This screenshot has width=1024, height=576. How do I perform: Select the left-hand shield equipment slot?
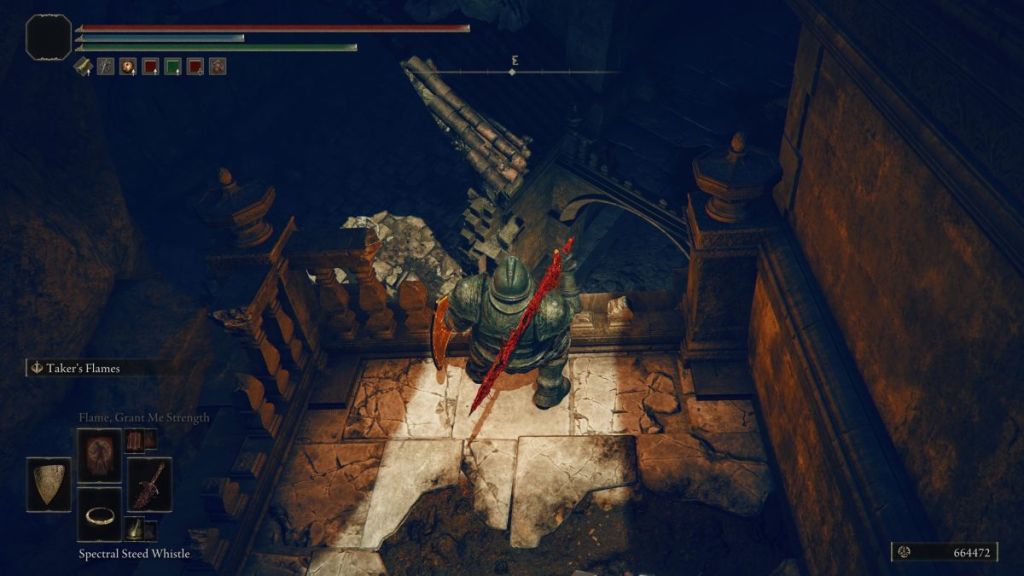(x=49, y=484)
